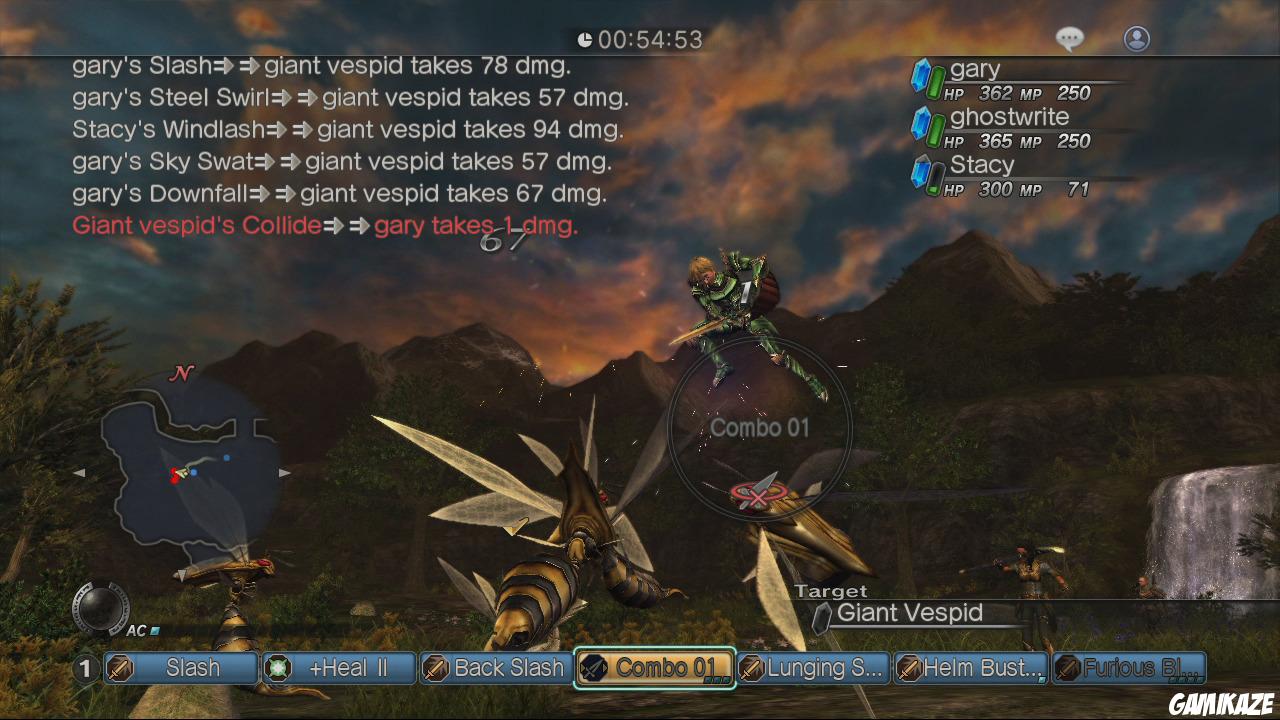Open the minimap
This screenshot has height=720, width=1280.
pyautogui.click(x=185, y=468)
